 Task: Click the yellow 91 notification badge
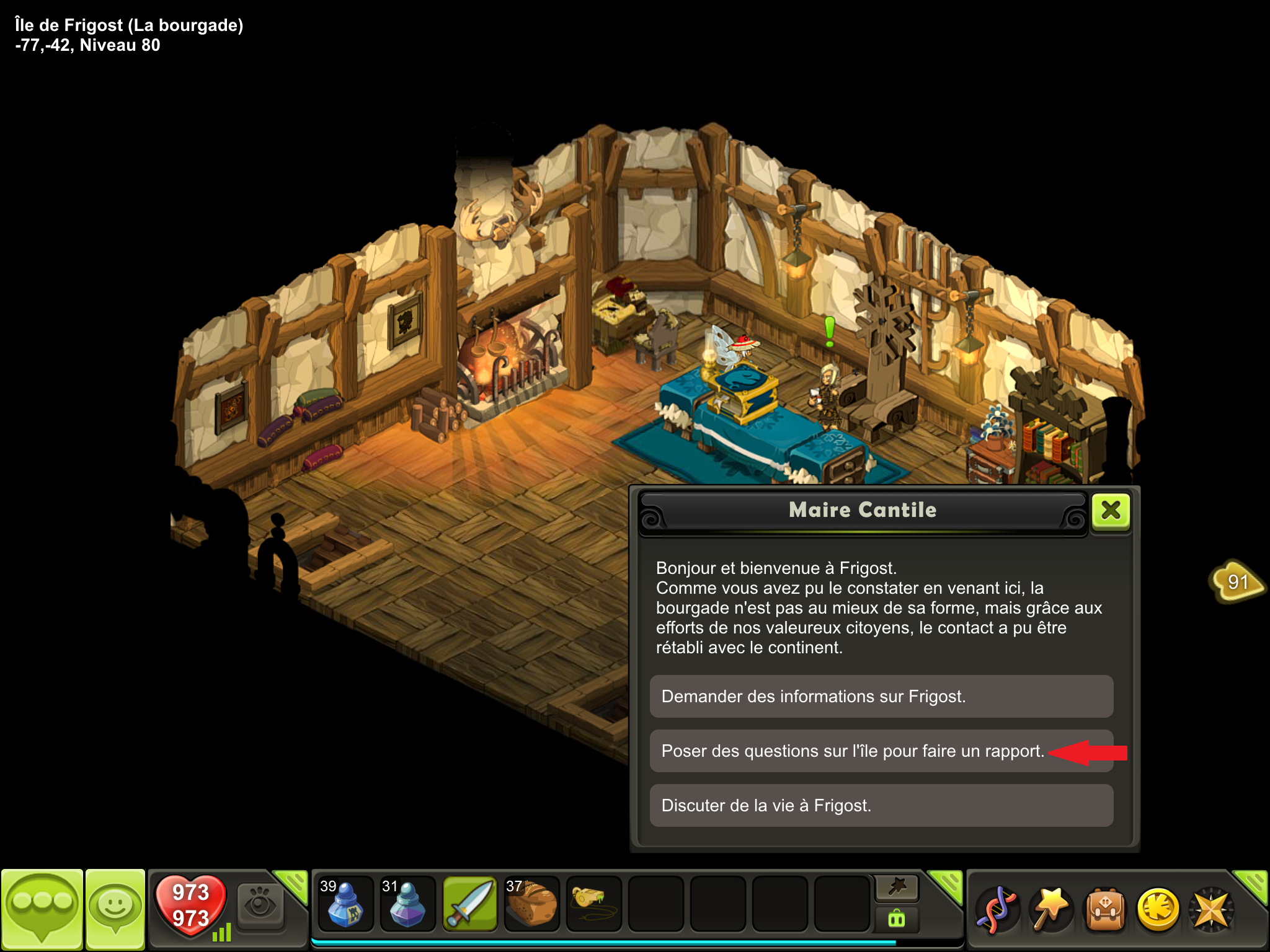tap(1237, 581)
